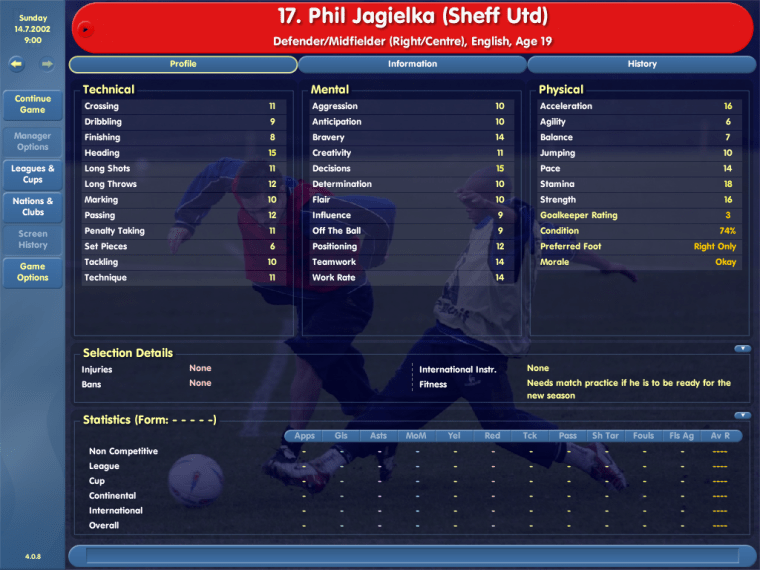Click the Apps column header
This screenshot has width=760, height=570.
tap(304, 436)
